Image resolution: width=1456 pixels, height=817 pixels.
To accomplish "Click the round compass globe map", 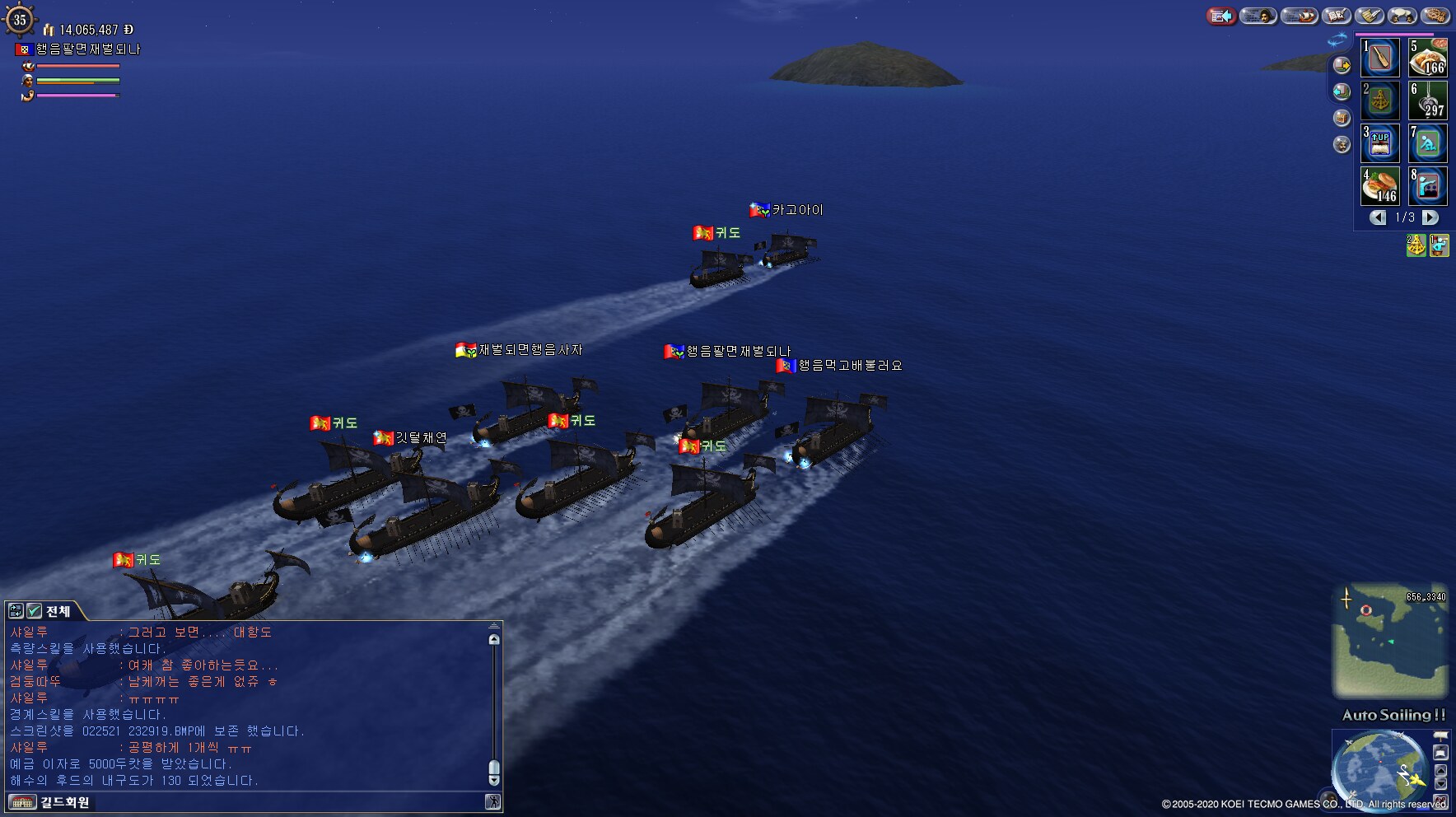I will coord(1379,769).
